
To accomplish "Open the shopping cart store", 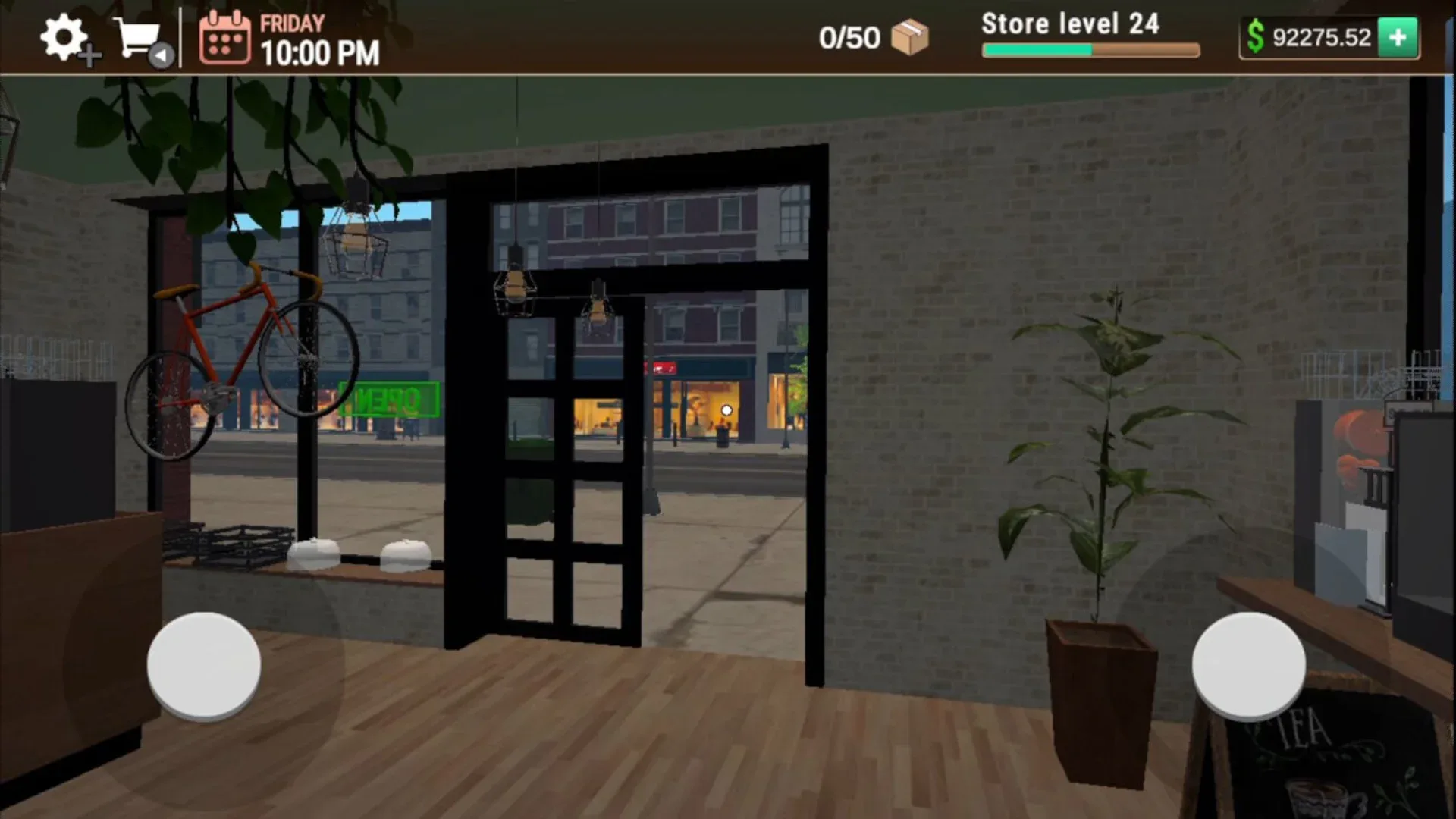I will (135, 36).
